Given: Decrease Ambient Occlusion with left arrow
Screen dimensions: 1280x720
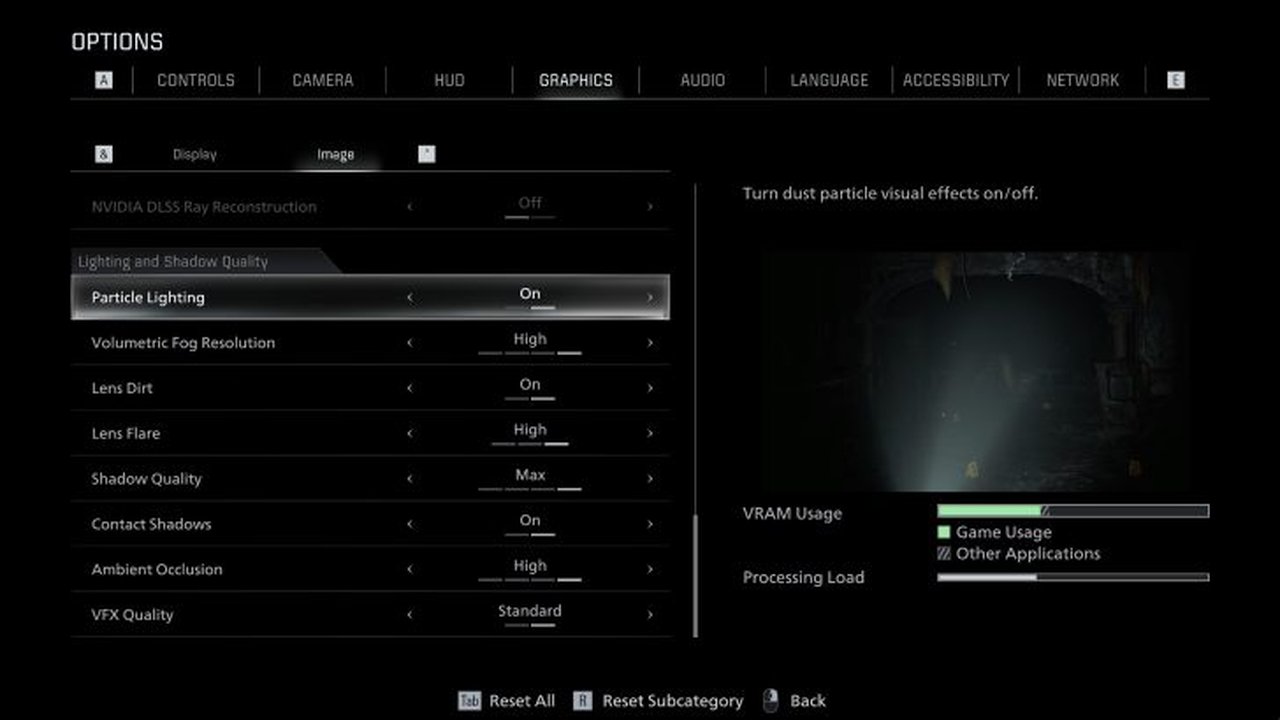Looking at the screenshot, I should [x=409, y=570].
